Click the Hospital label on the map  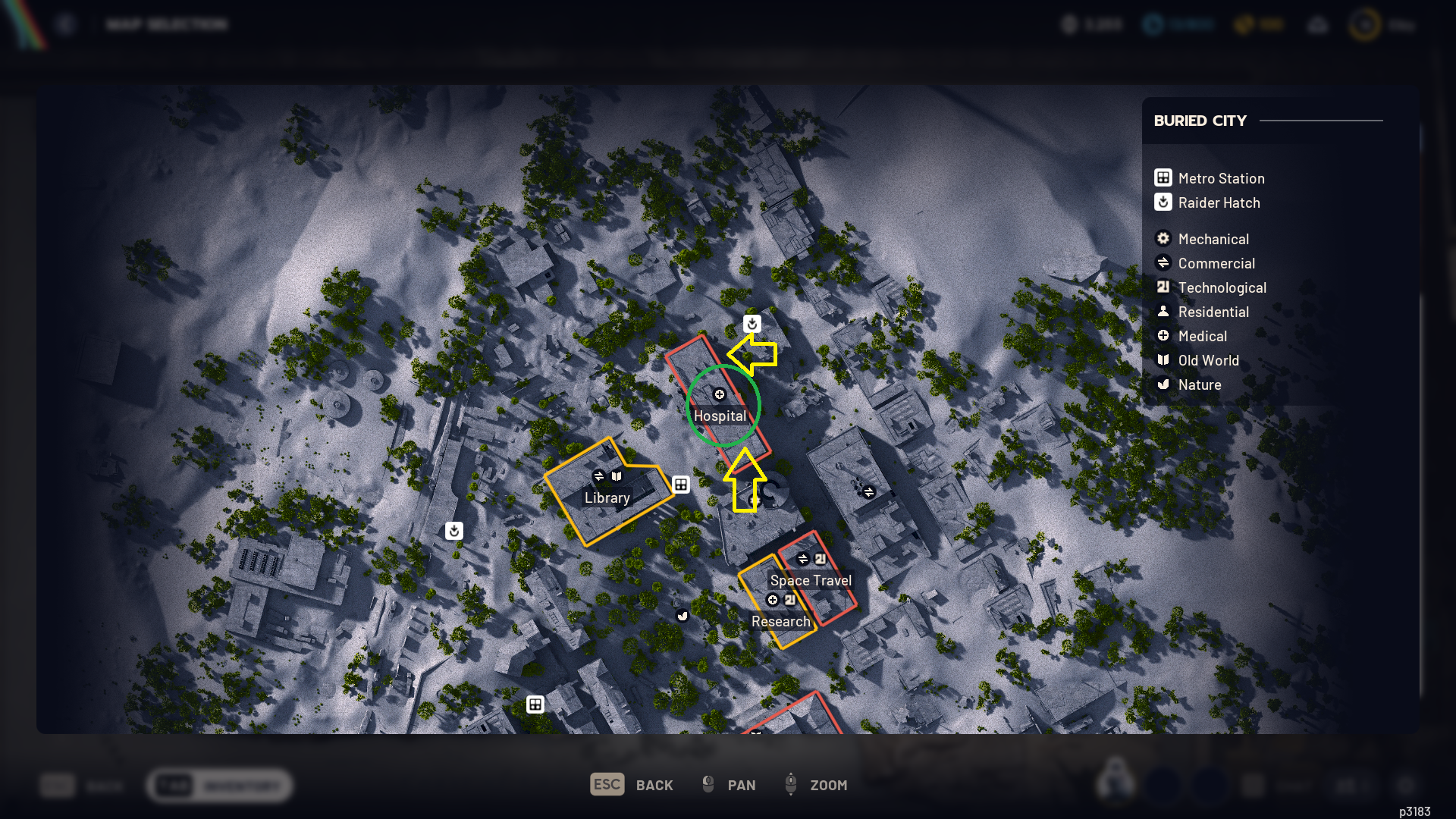(721, 416)
